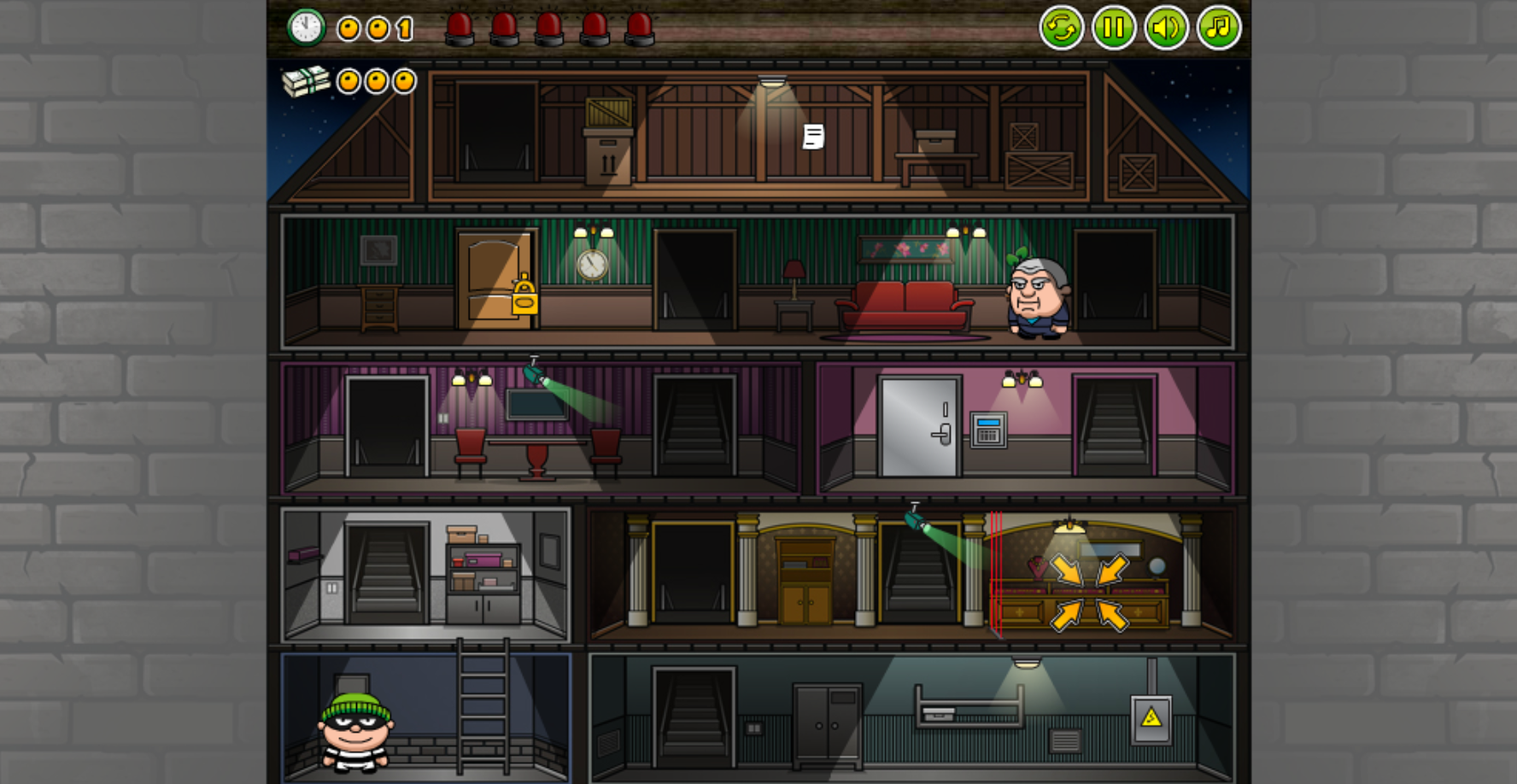Click the money stack icon
The width and height of the screenshot is (1517, 784).
[x=305, y=80]
